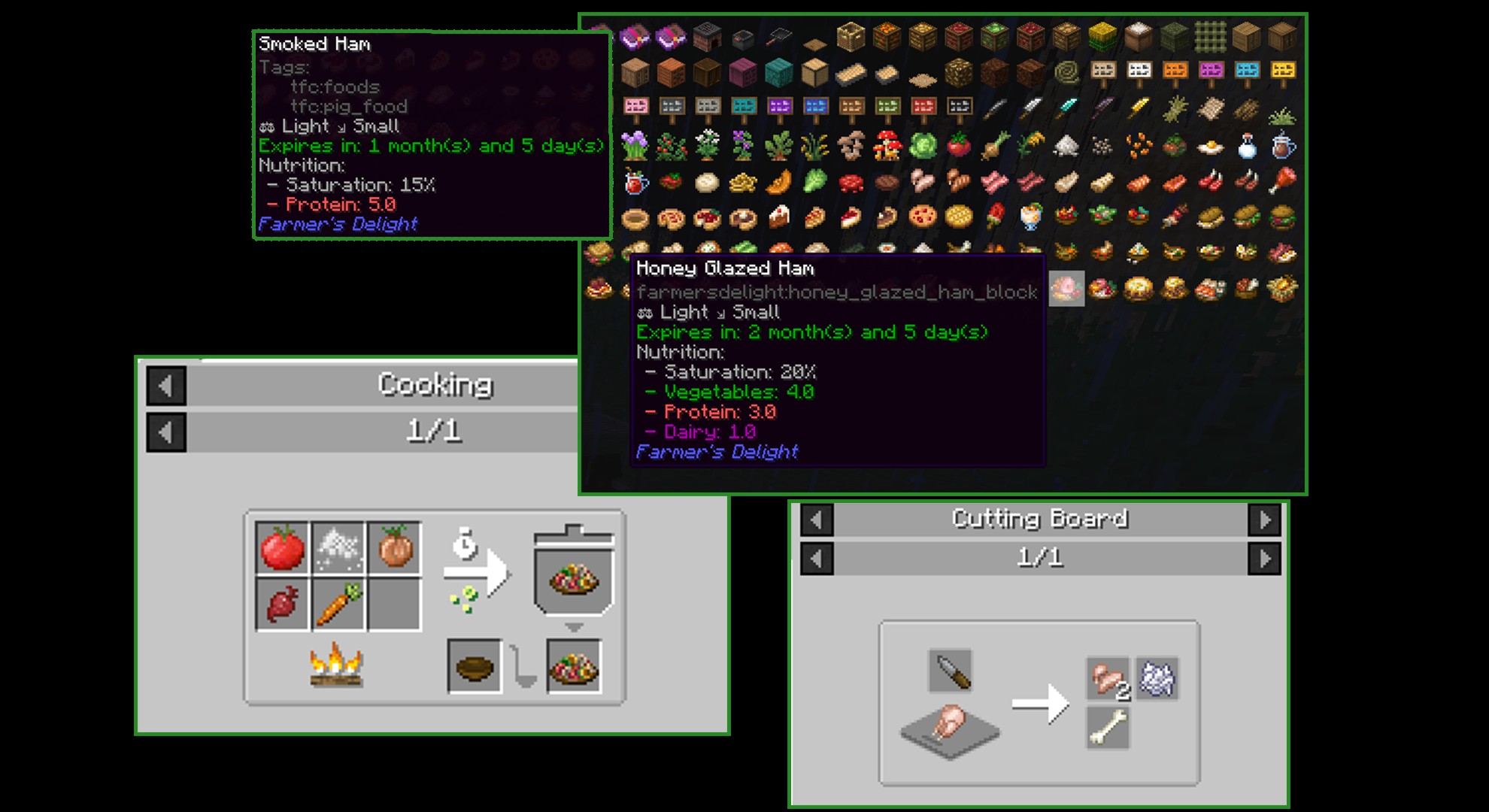
Task: Choose the feather output slot
Action: 1157,679
